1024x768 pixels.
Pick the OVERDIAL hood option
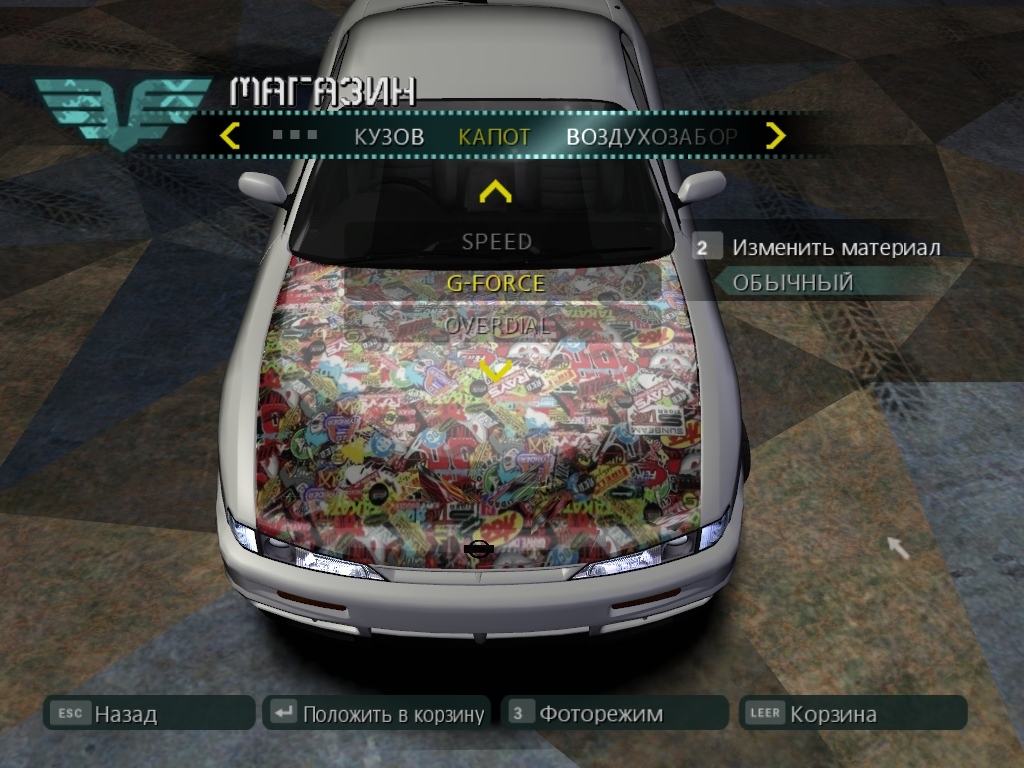click(x=496, y=325)
